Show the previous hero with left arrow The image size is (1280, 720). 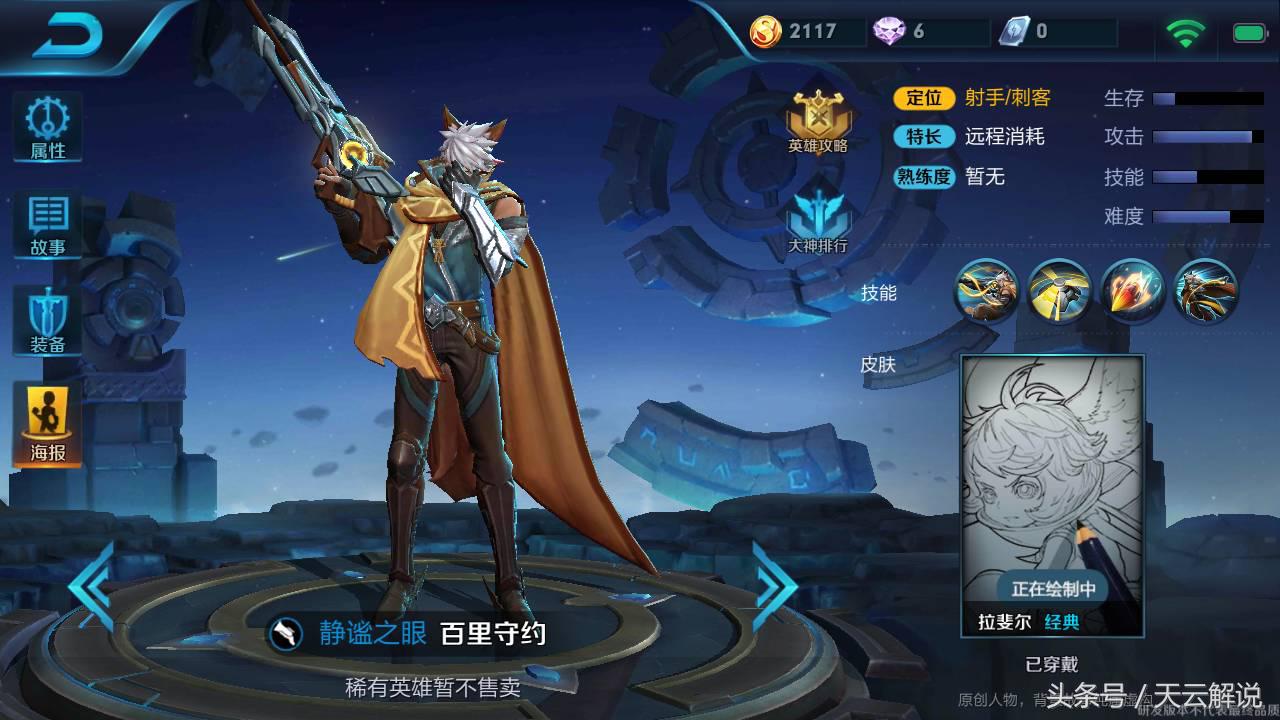pyautogui.click(x=92, y=586)
